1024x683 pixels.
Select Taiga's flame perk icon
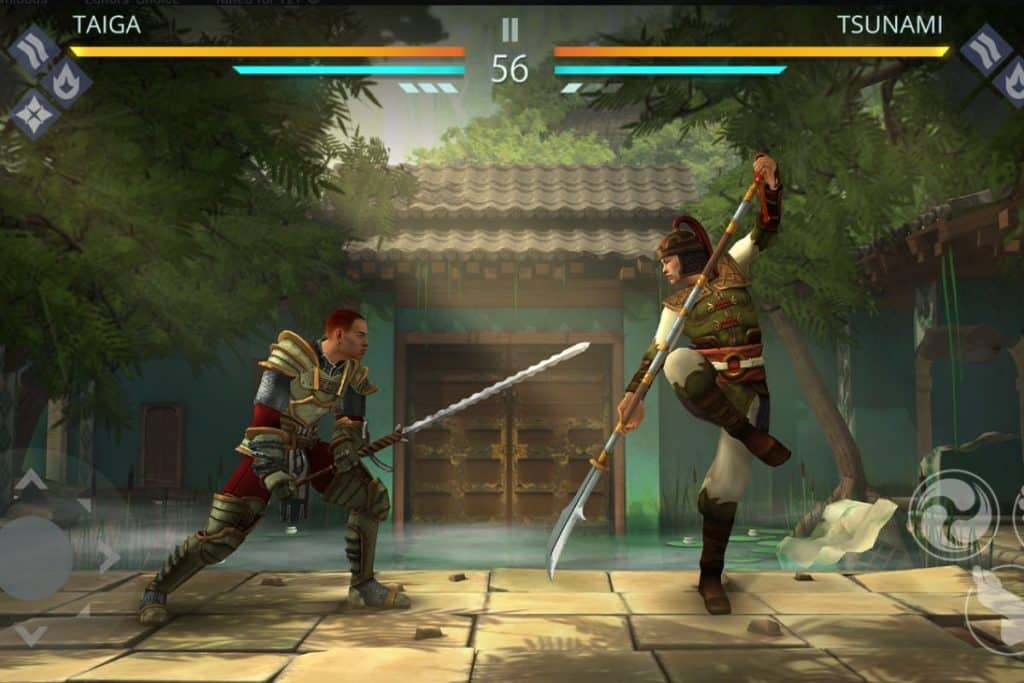pyautogui.click(x=66, y=82)
